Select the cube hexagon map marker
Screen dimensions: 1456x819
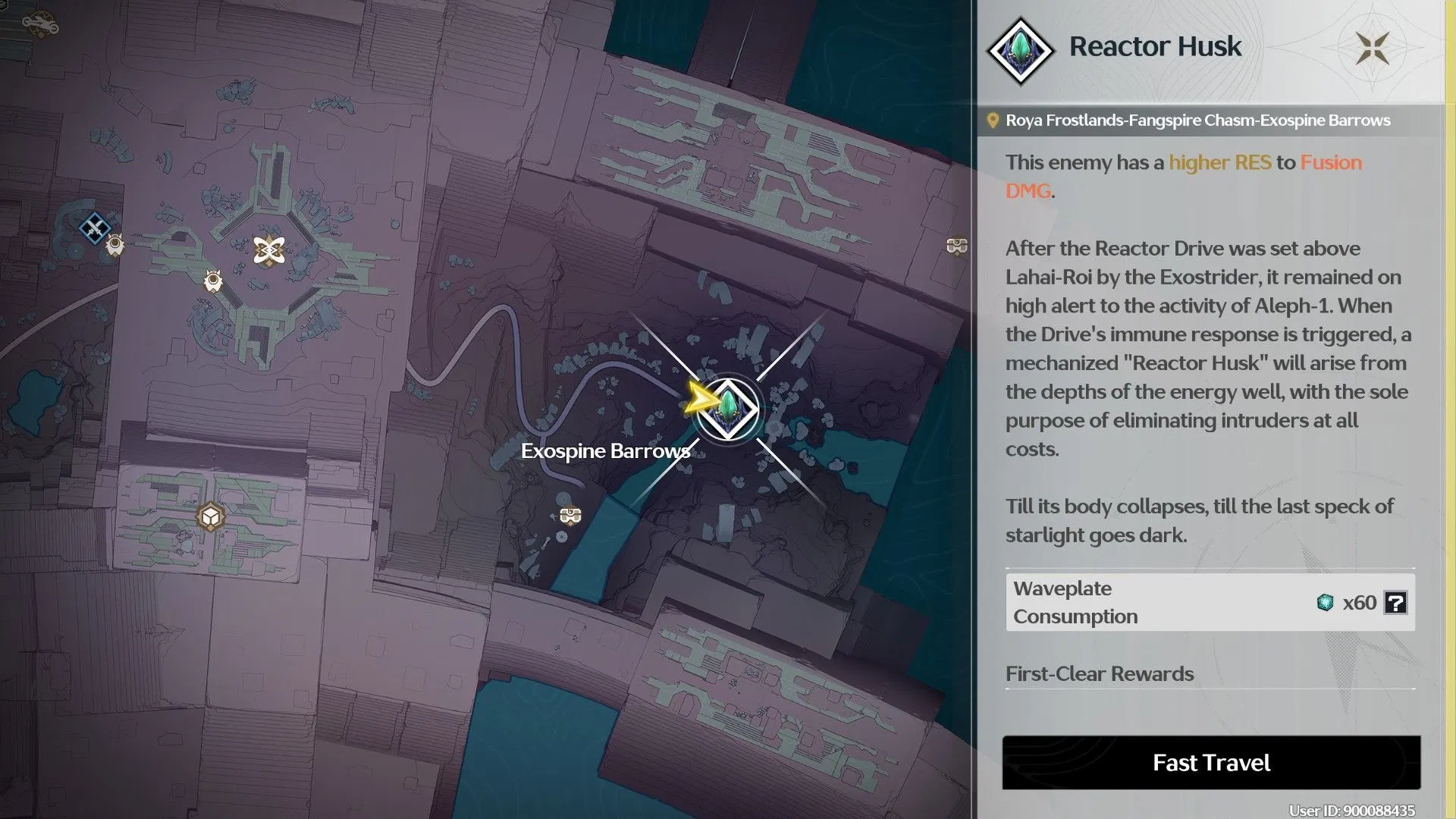point(210,517)
